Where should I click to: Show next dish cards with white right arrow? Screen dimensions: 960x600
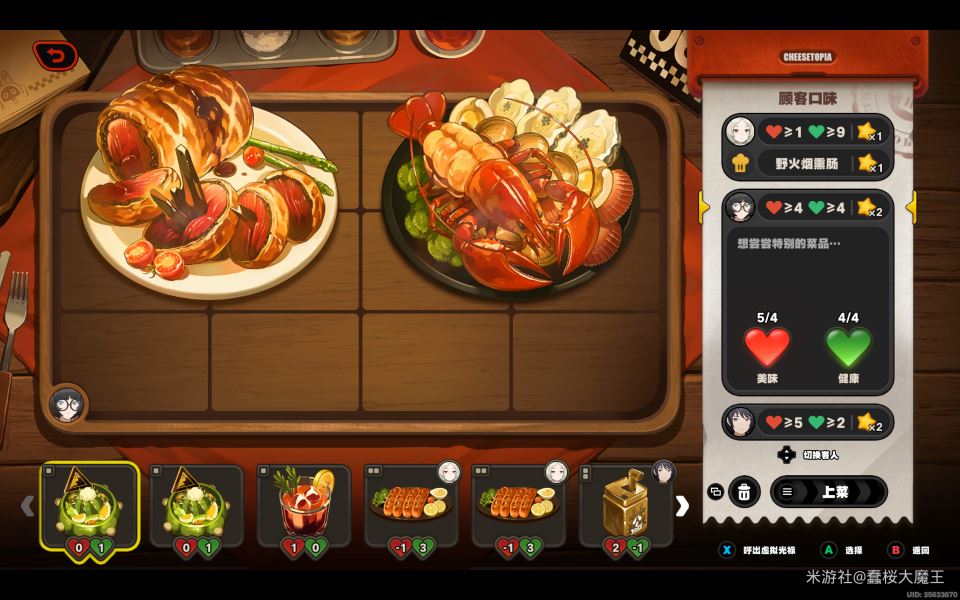click(x=682, y=506)
